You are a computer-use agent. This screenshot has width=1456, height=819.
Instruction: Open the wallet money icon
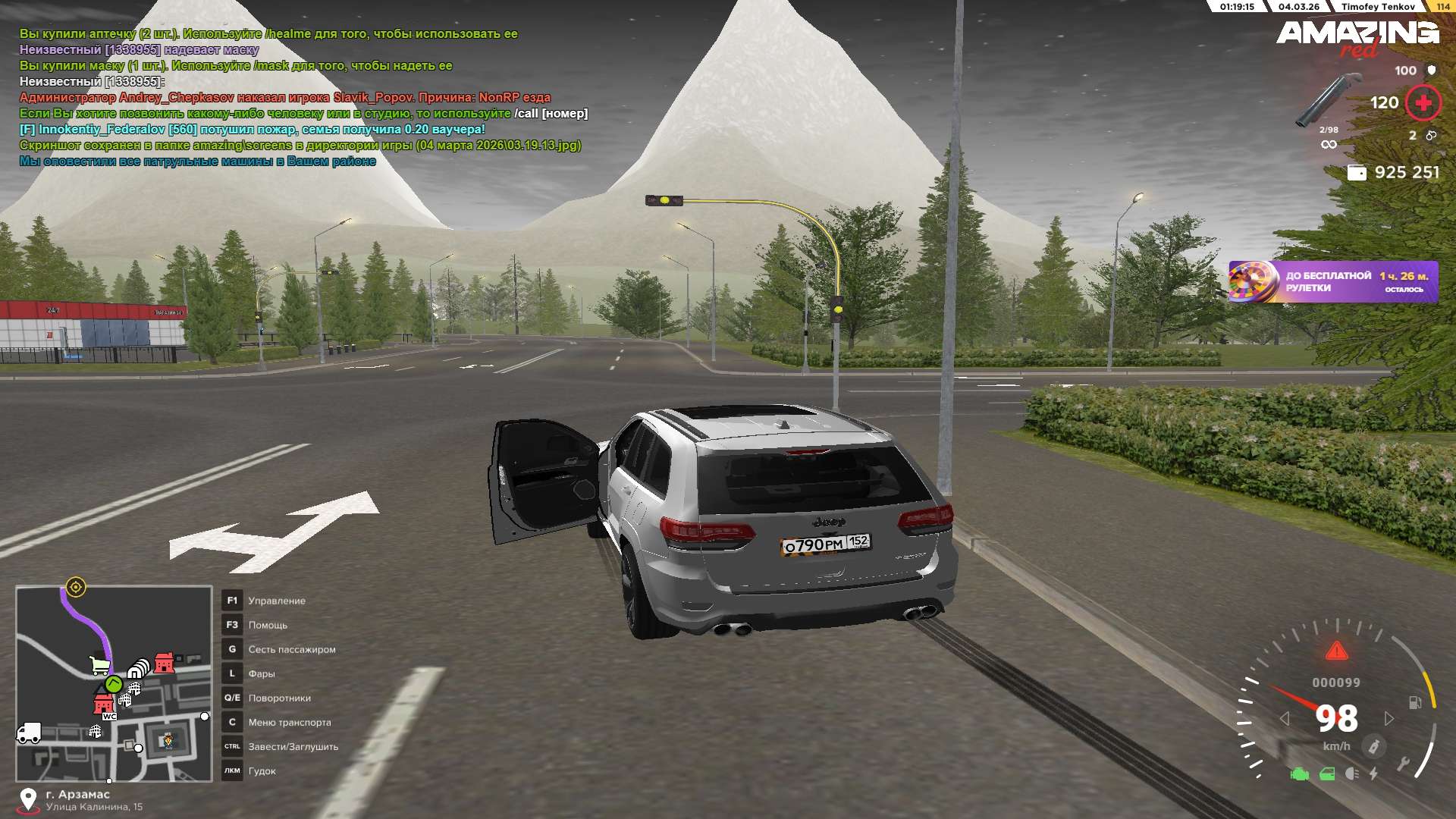(x=1357, y=173)
